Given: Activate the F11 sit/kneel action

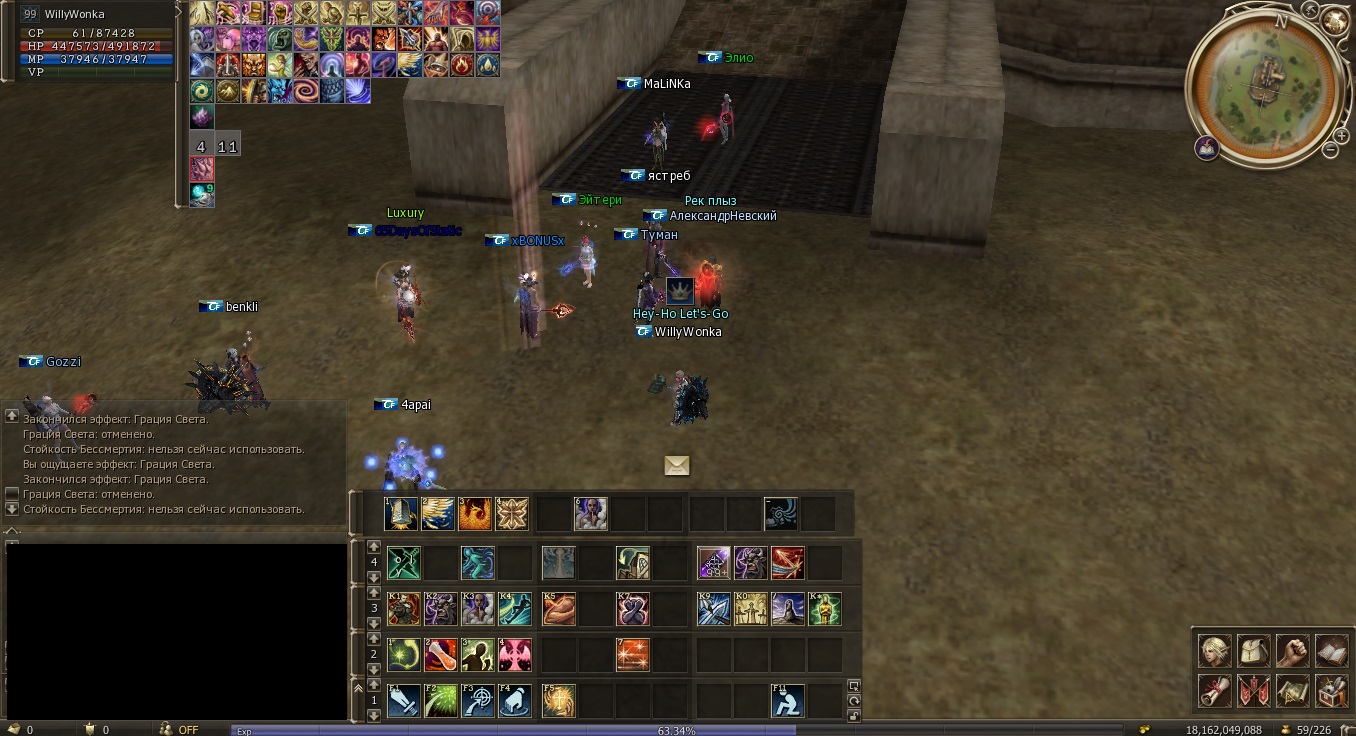Looking at the screenshot, I should [x=788, y=700].
